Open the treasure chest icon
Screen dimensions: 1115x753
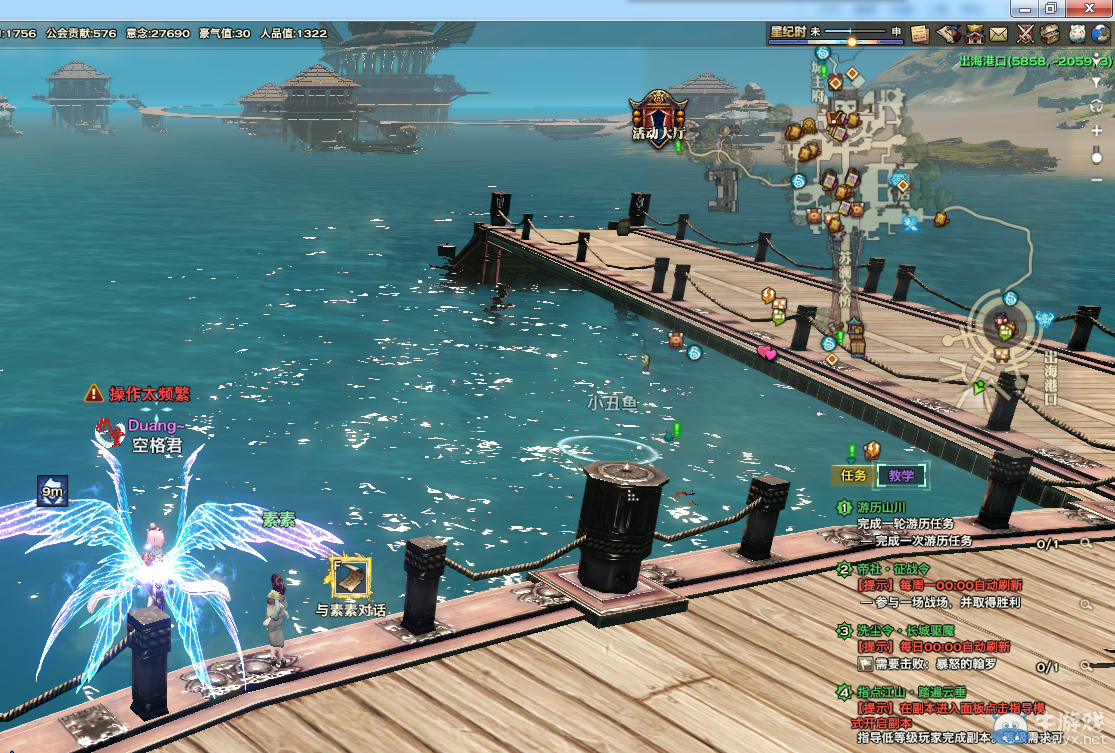coord(1050,33)
